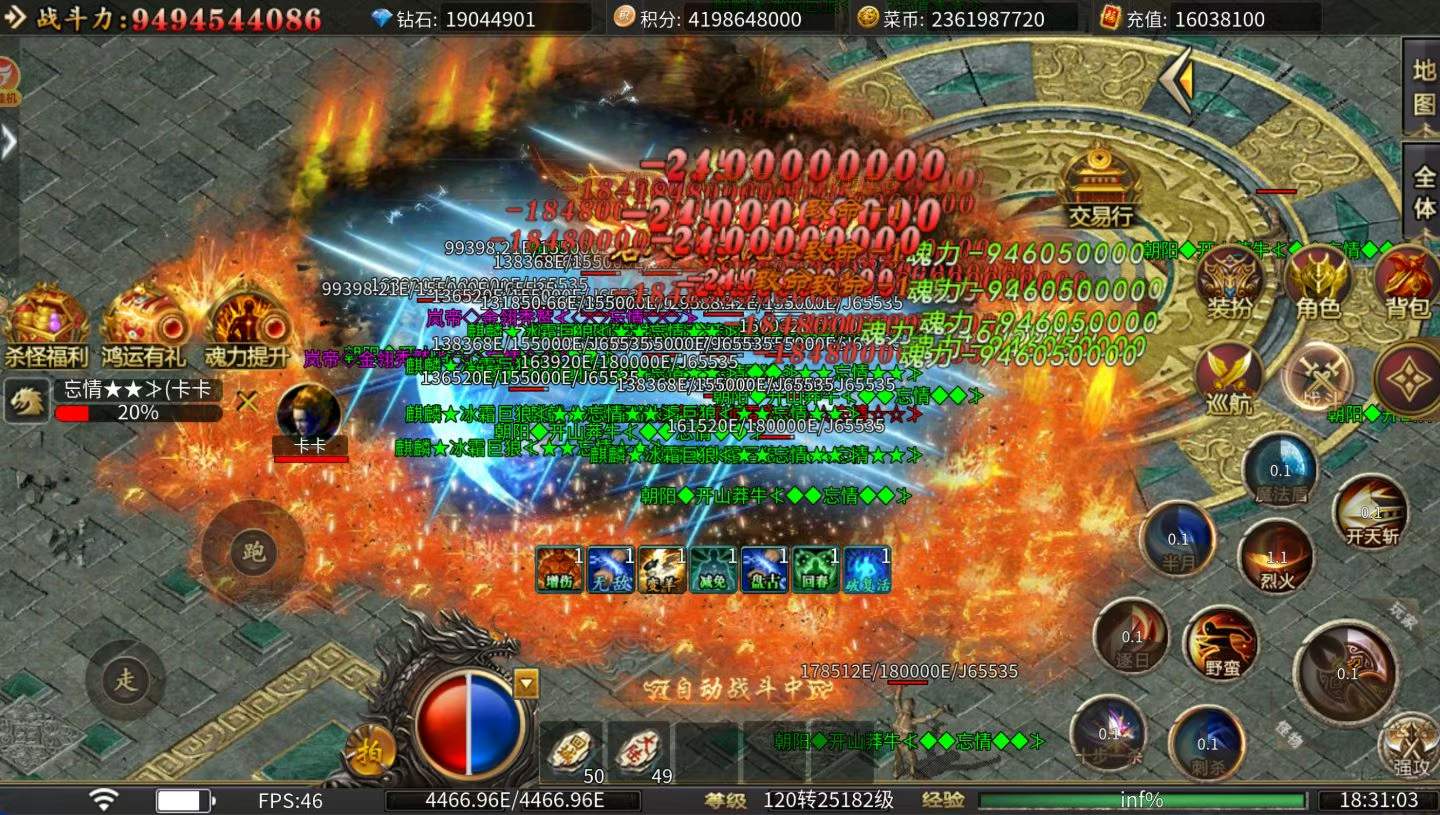Open the 地图 map tab
The height and width of the screenshot is (815, 1440).
click(1423, 87)
